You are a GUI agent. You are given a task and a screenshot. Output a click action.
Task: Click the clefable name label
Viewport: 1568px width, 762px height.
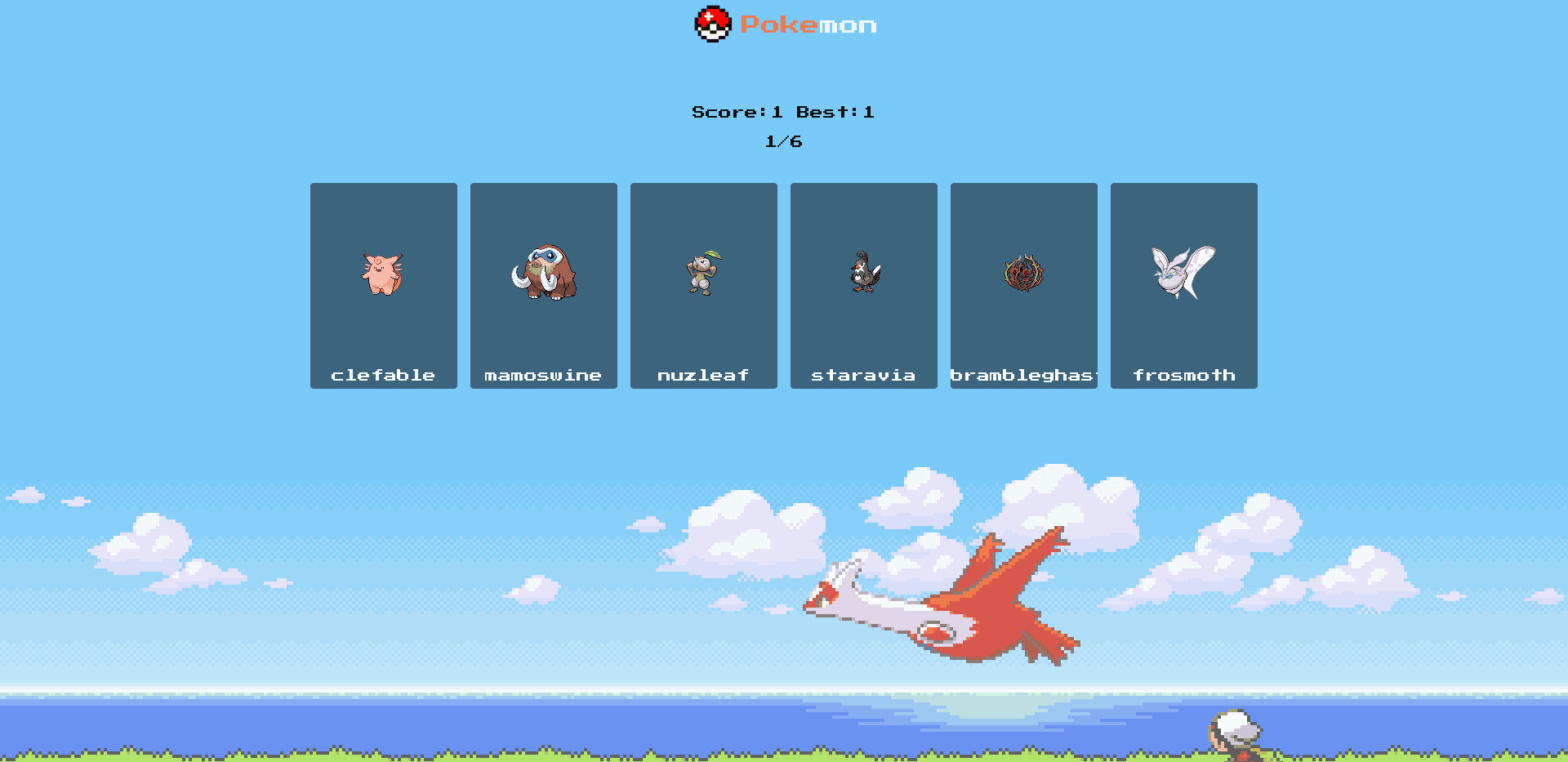point(383,375)
